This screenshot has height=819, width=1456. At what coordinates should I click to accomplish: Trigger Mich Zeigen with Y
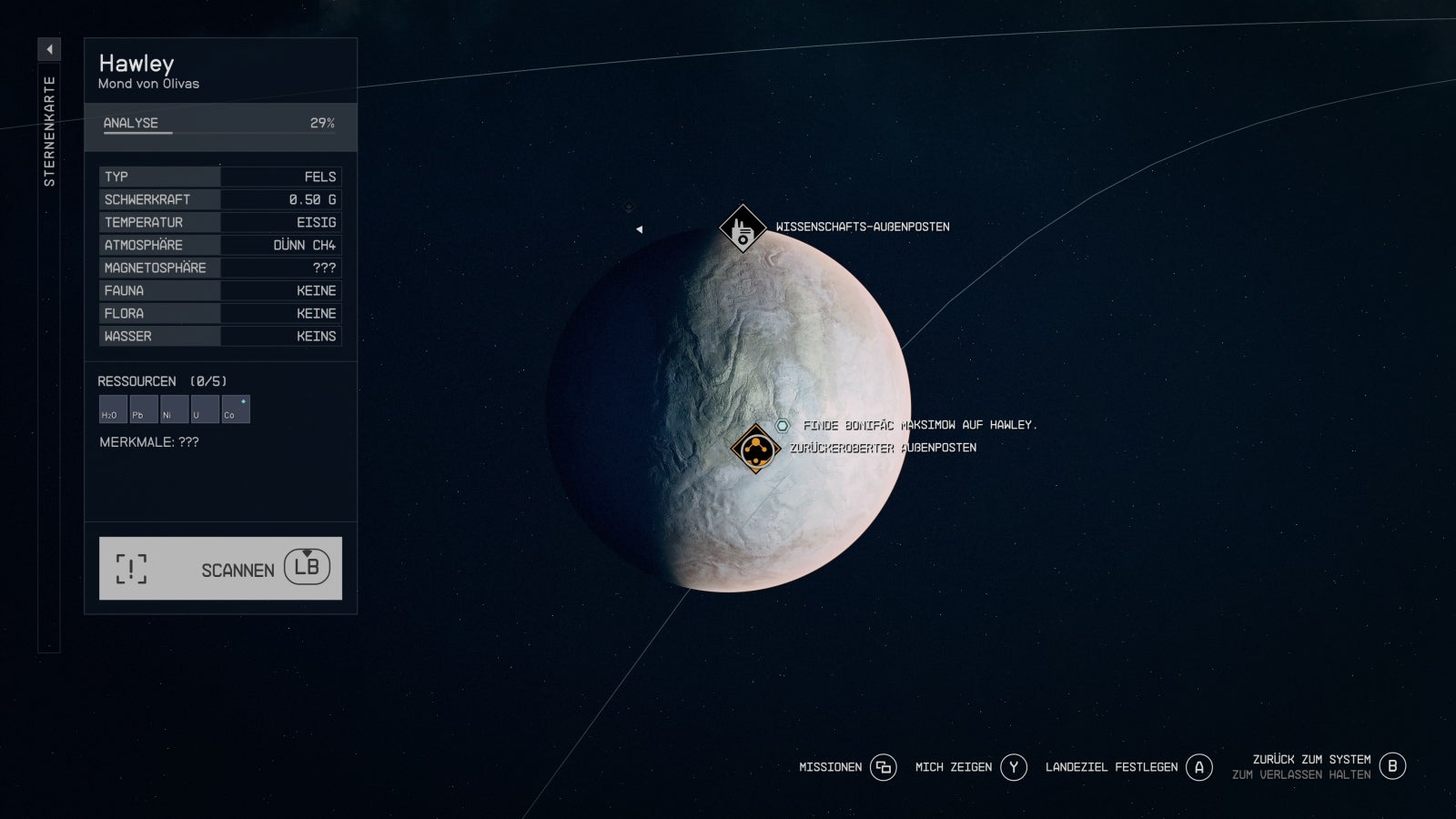(1013, 767)
